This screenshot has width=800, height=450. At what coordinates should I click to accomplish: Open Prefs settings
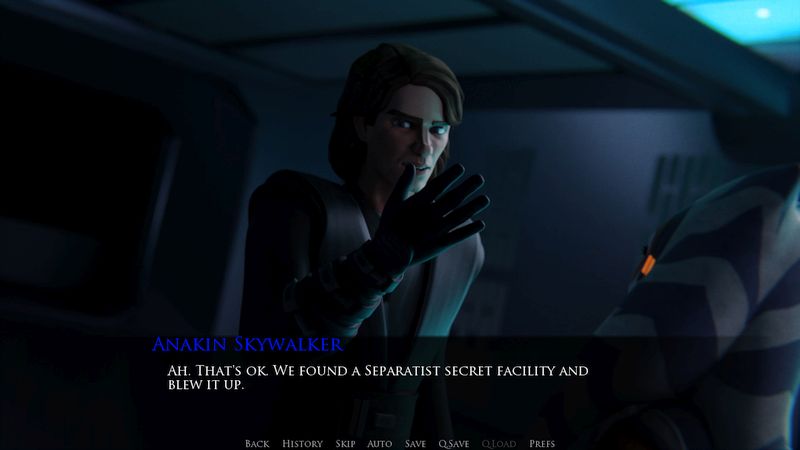[541, 443]
